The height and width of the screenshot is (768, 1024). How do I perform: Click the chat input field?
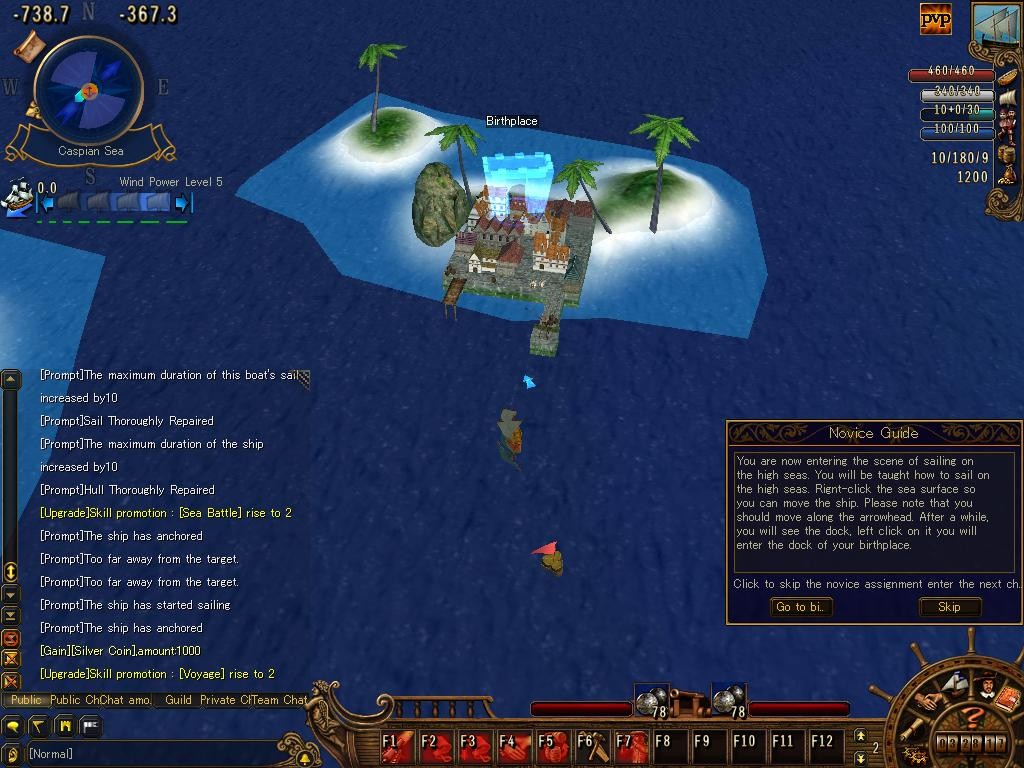(x=150, y=754)
